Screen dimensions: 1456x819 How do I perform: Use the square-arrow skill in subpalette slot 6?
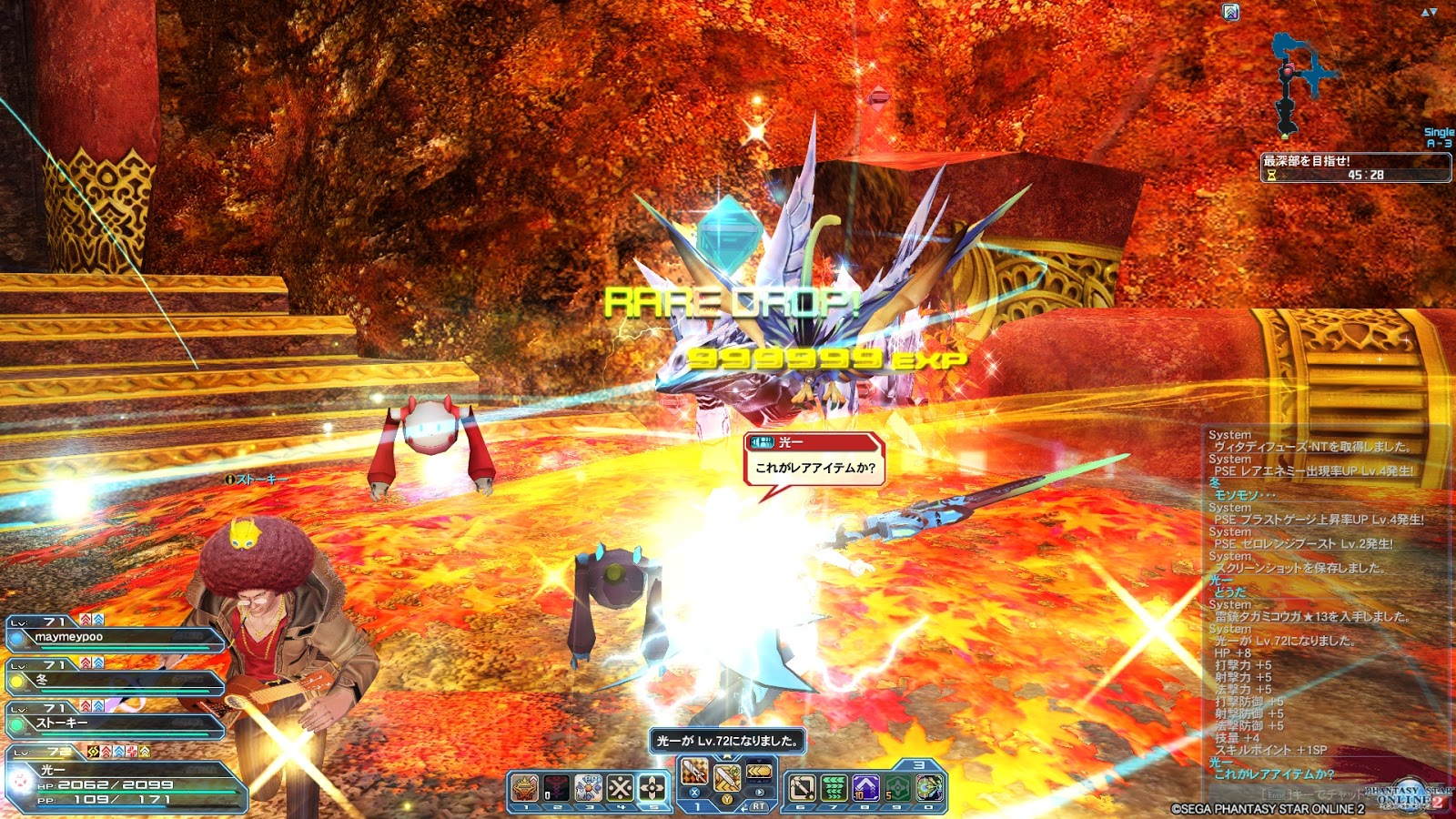(x=802, y=787)
